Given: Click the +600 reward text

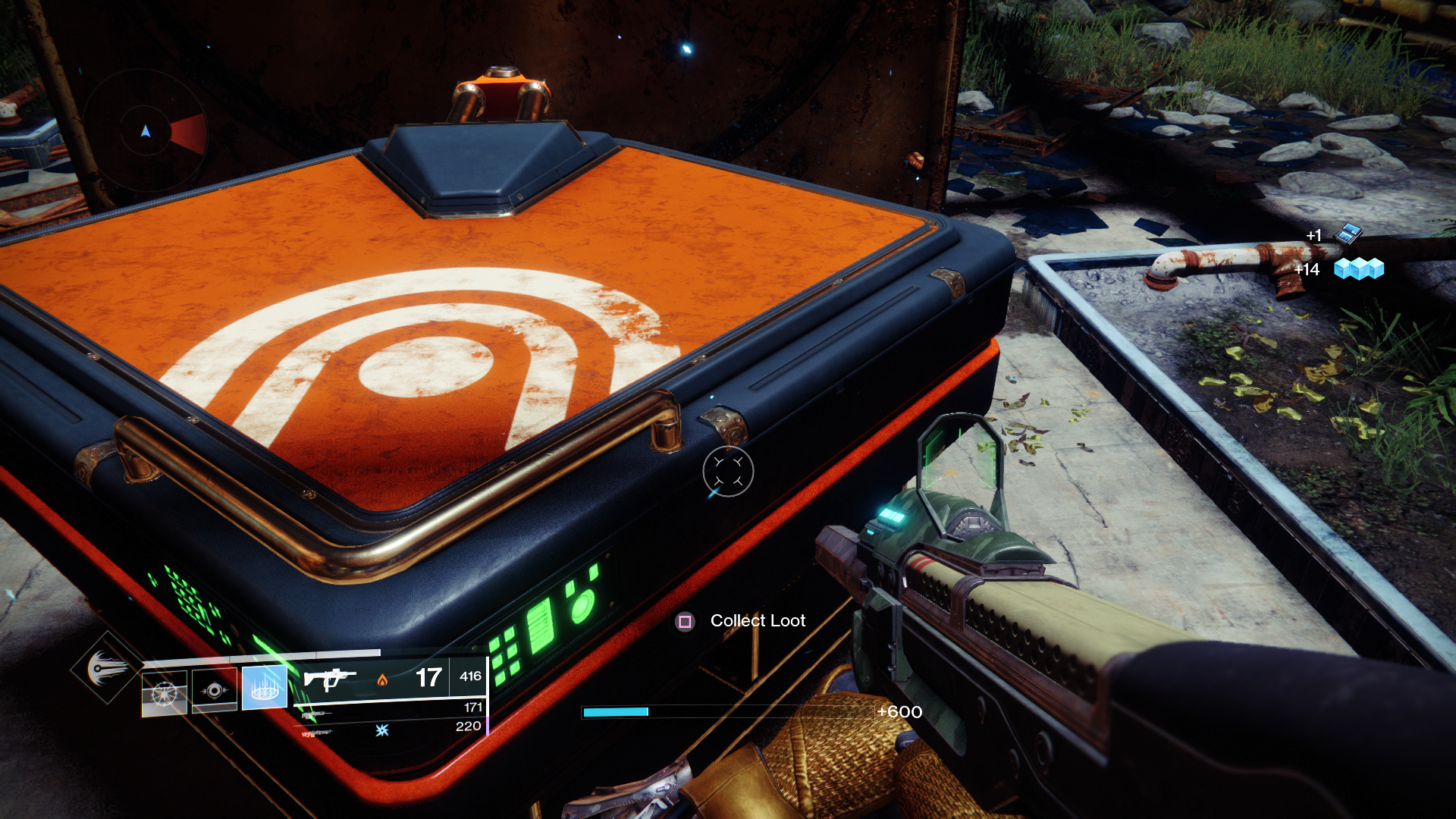Looking at the screenshot, I should (x=899, y=712).
